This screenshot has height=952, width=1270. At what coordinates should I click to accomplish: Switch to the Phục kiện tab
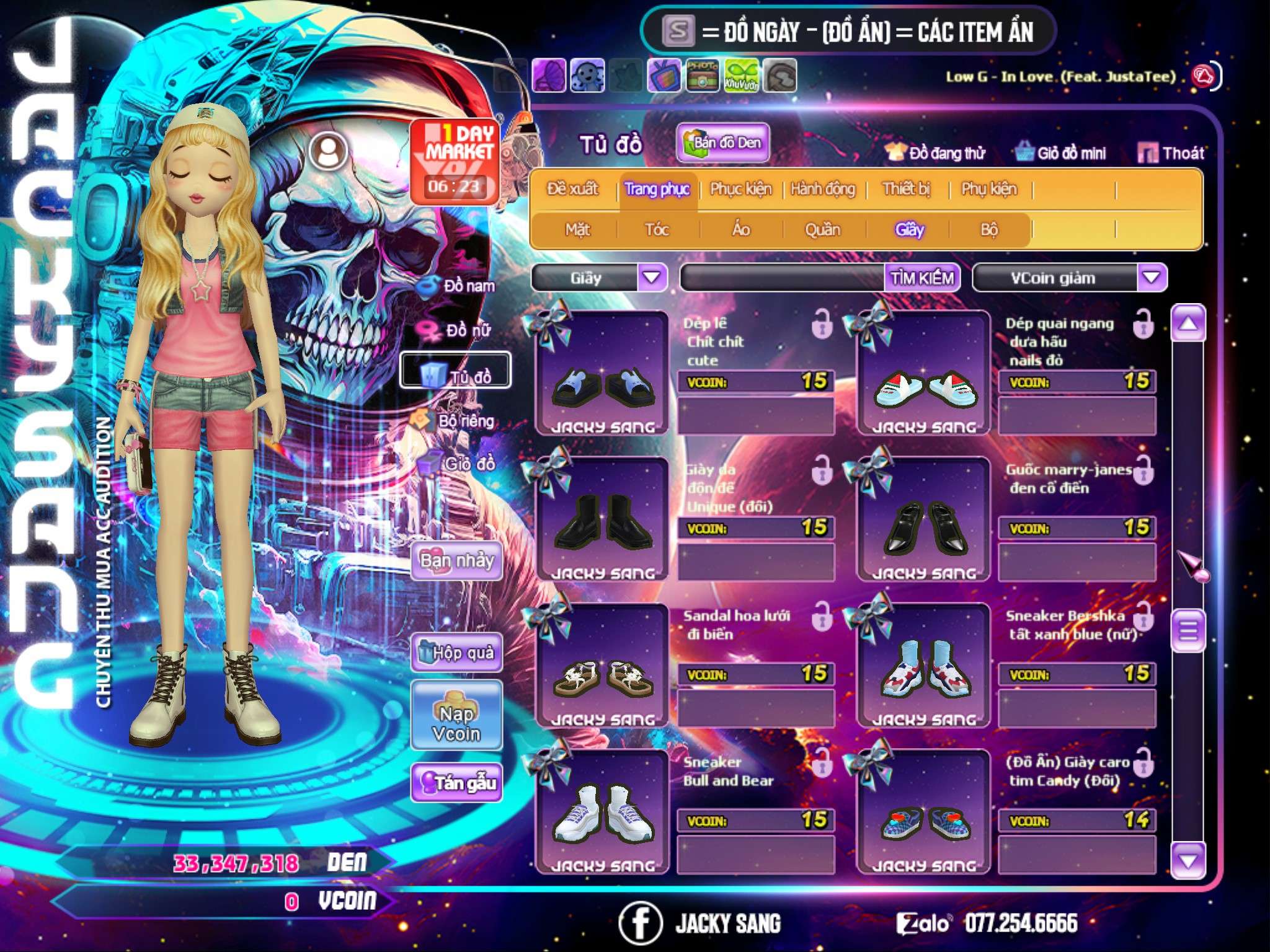tap(740, 189)
